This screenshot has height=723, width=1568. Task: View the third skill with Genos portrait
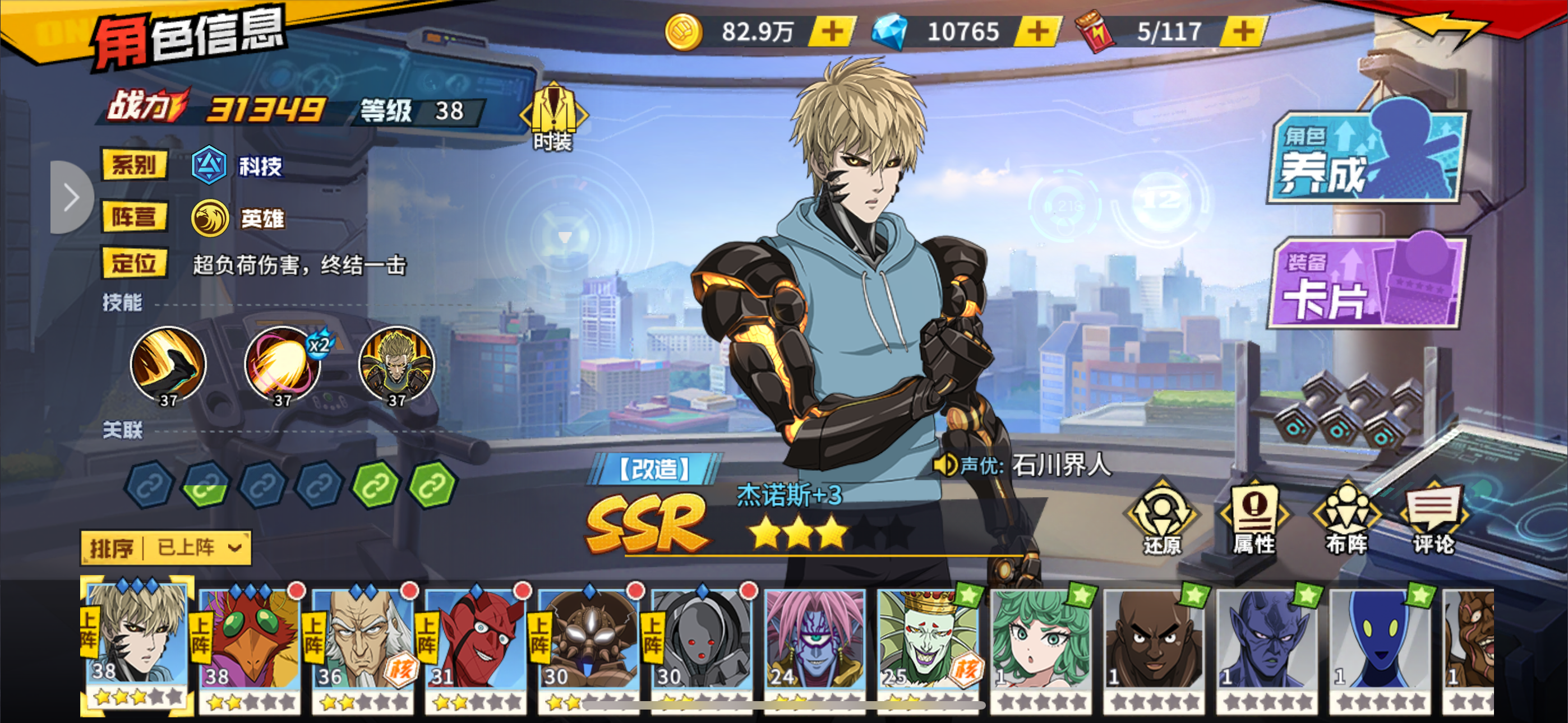tap(396, 366)
